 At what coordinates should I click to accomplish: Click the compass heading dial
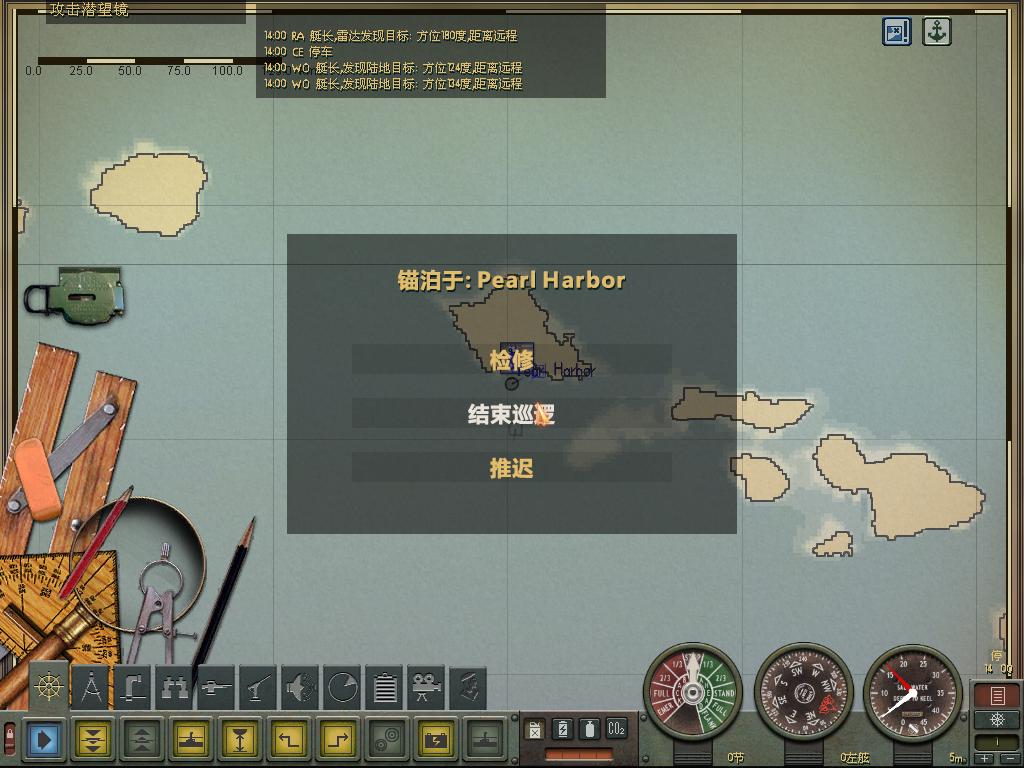pyautogui.click(x=803, y=691)
